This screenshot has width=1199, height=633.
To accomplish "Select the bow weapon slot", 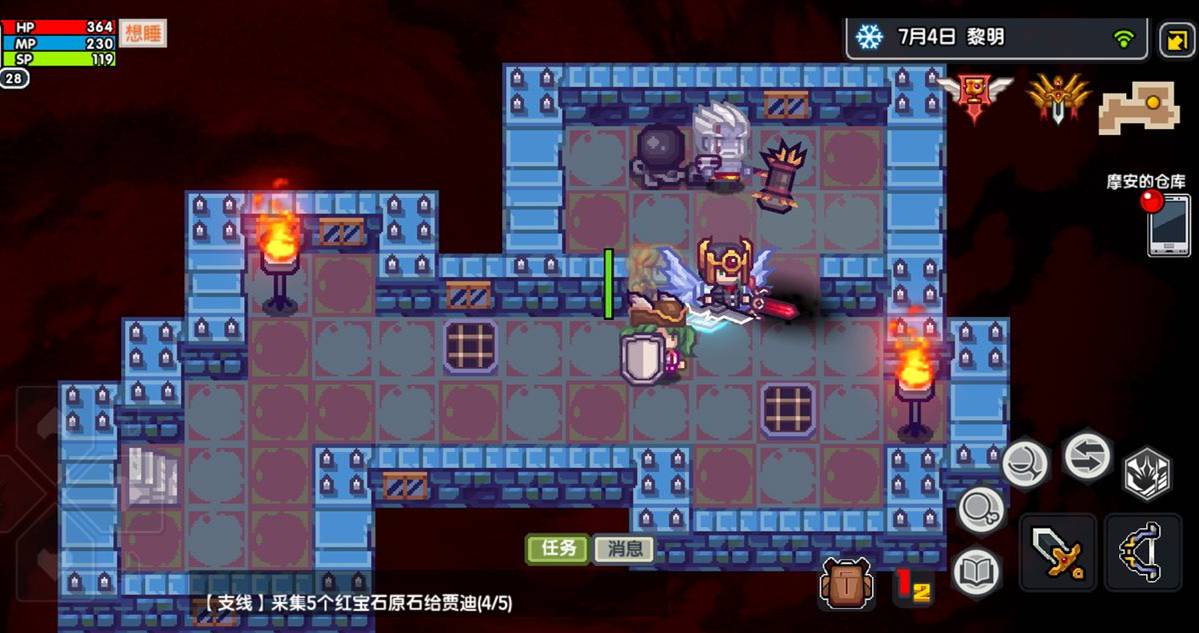I will (x=1143, y=554).
